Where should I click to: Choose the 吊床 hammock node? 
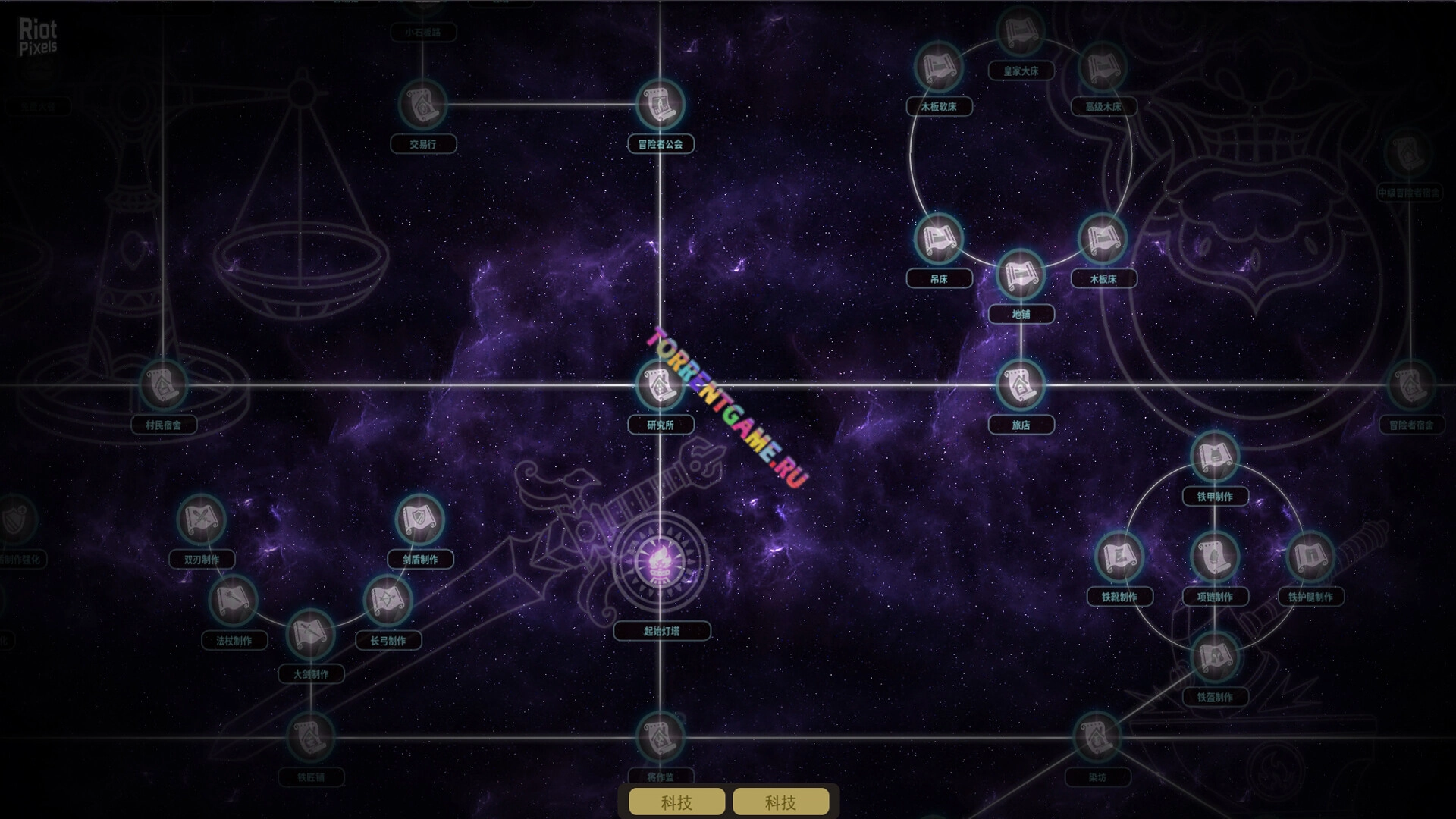tap(939, 239)
